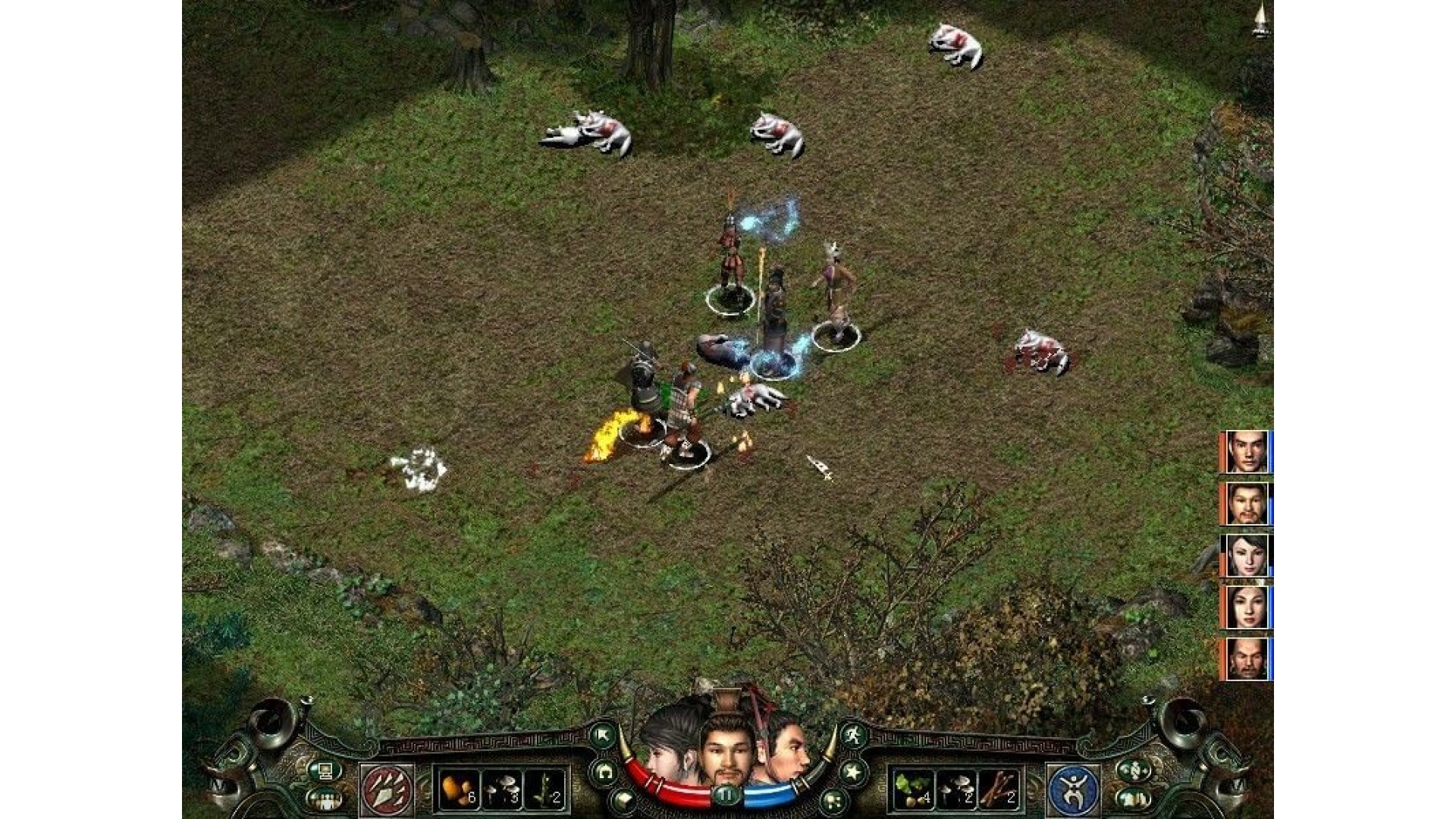Toggle the running man movement button
The image size is (1456, 819).
click(854, 734)
